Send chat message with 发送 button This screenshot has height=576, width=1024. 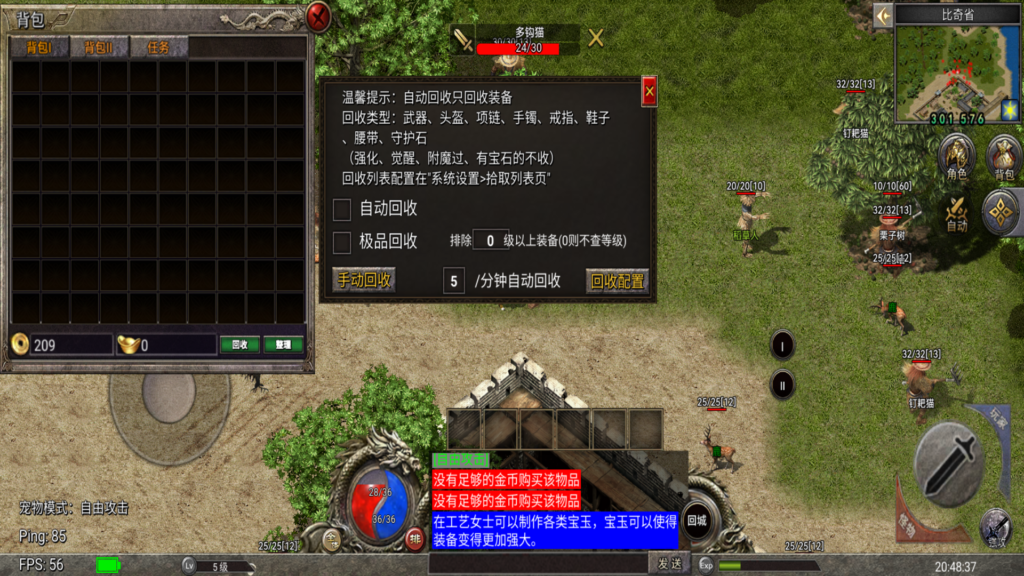(x=669, y=564)
